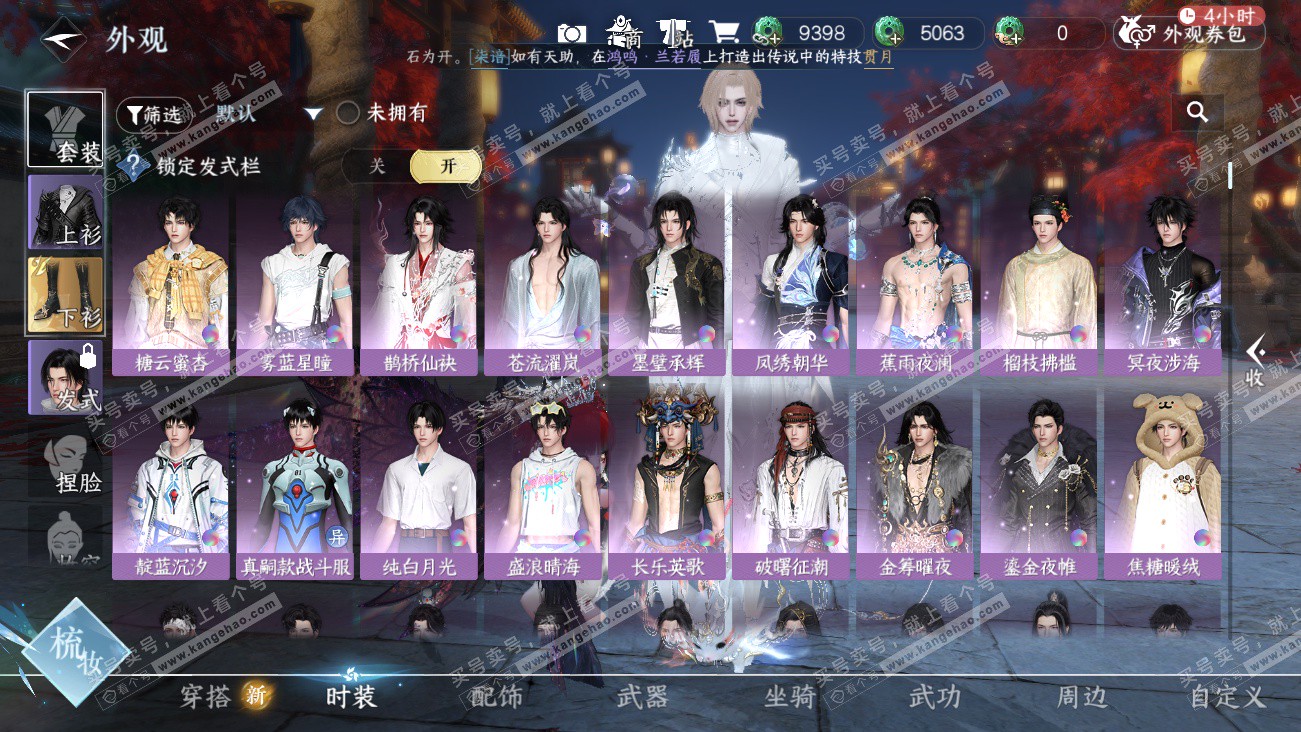Choose the 发式 hairstyle category
Viewport: 1301px width, 732px height.
[x=65, y=377]
